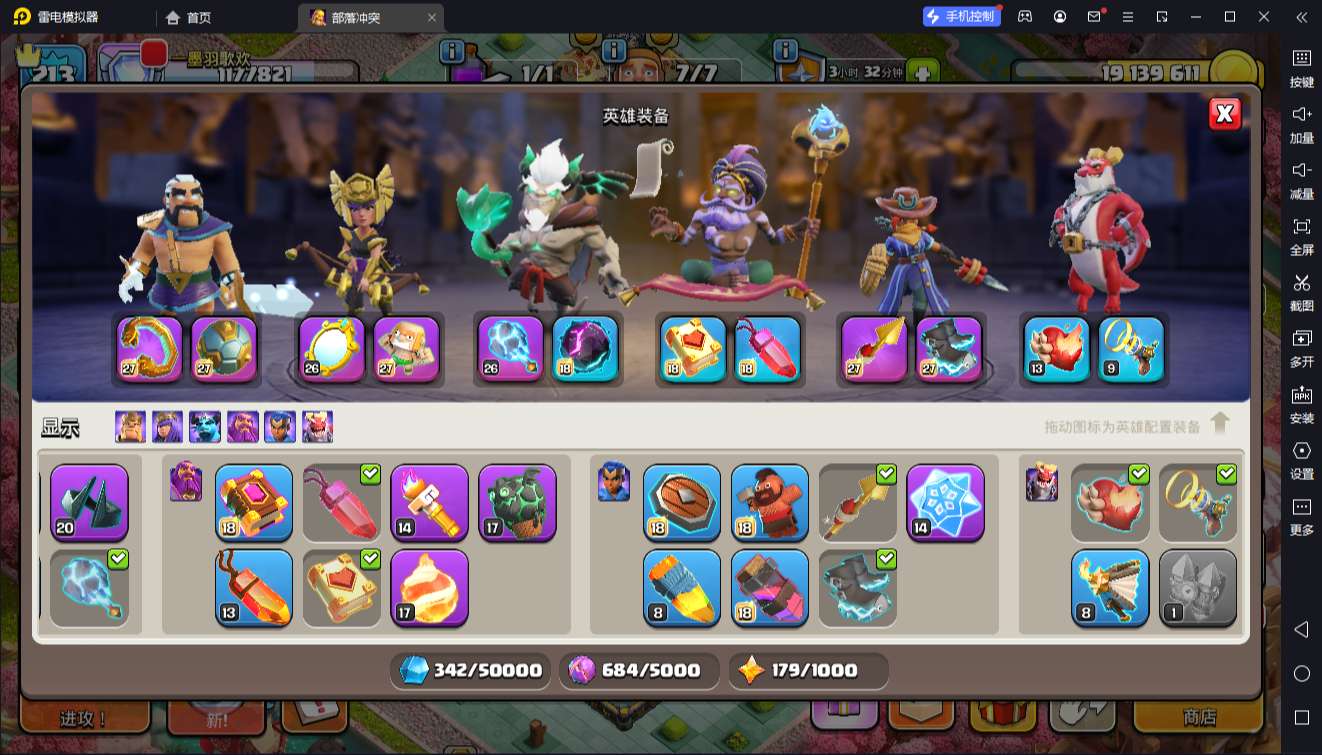Select the Eternal Tome in the inventory
The image size is (1322, 755).
click(x=254, y=502)
